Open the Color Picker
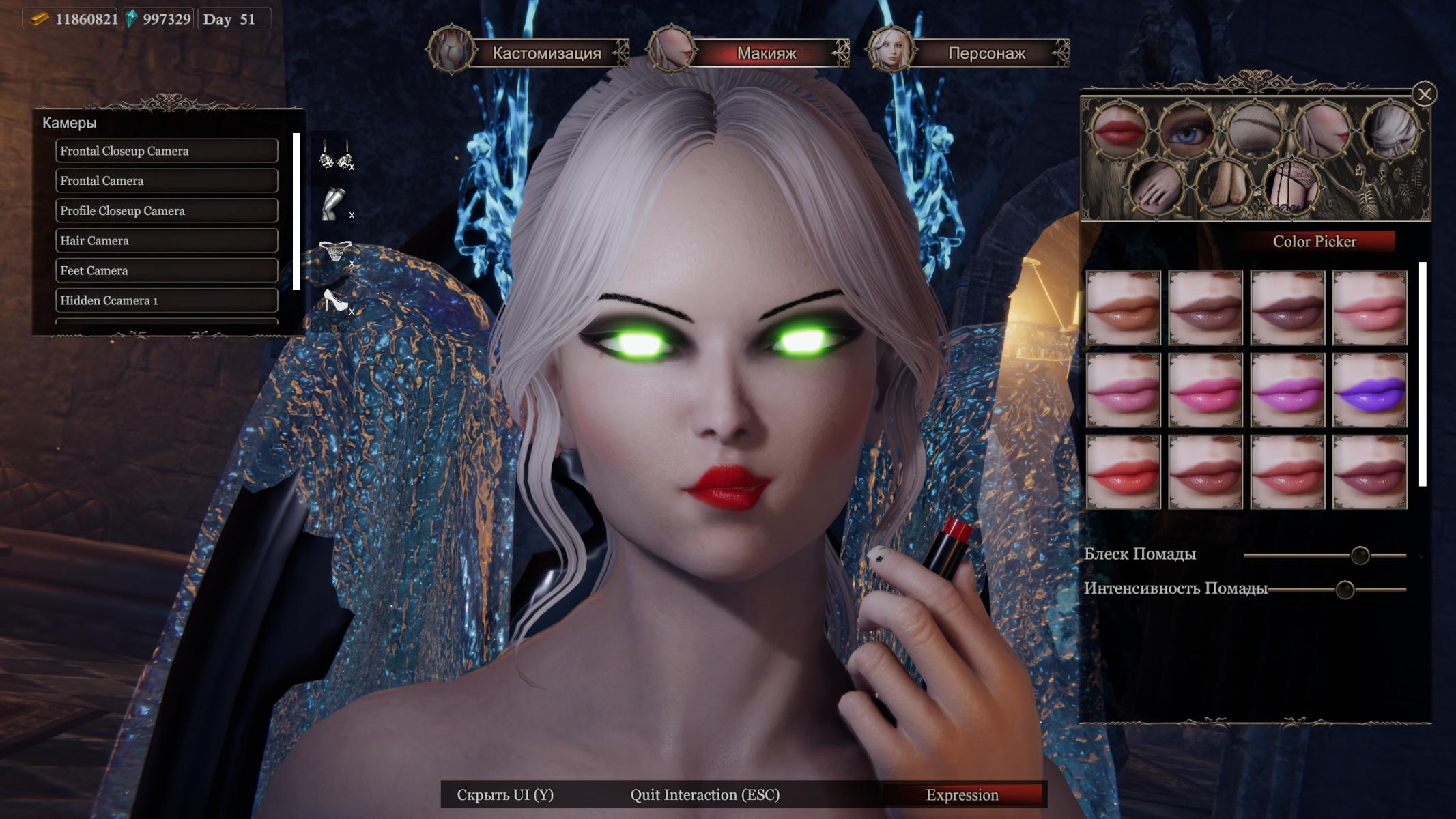Screen dimensions: 1456x819 click(1314, 242)
